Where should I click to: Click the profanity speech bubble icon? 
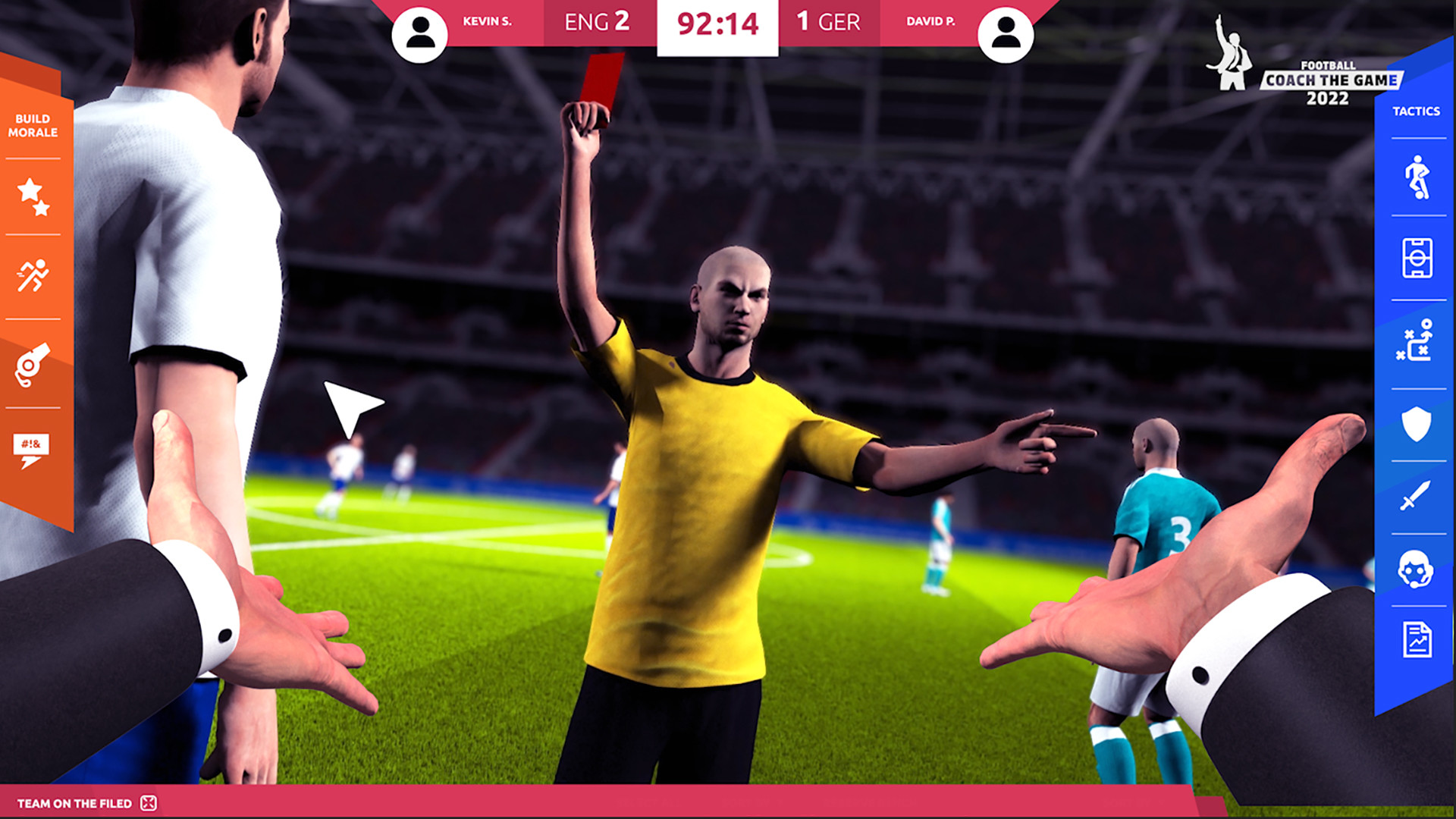pyautogui.click(x=32, y=446)
